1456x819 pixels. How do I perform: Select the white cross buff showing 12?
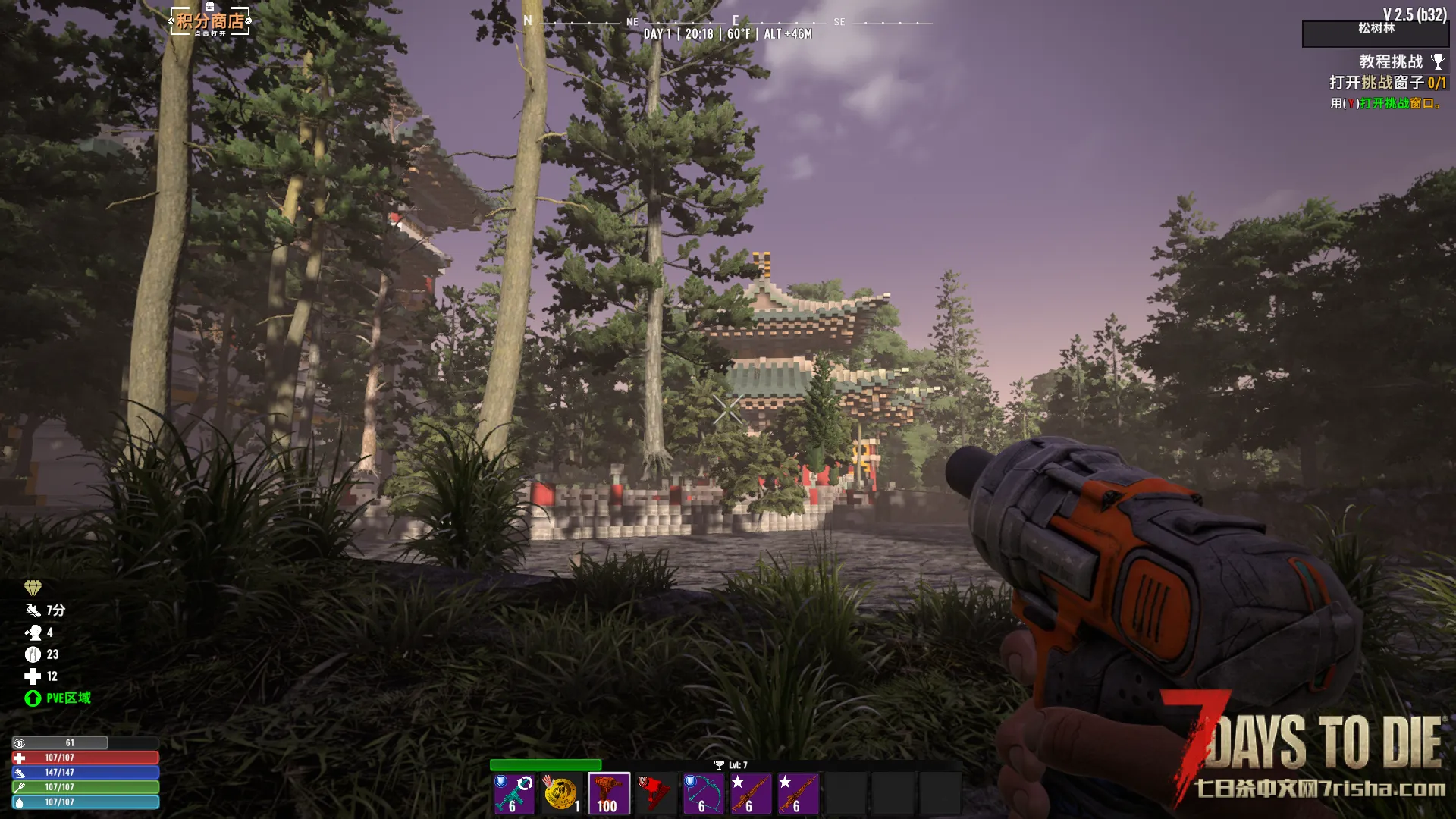click(33, 676)
